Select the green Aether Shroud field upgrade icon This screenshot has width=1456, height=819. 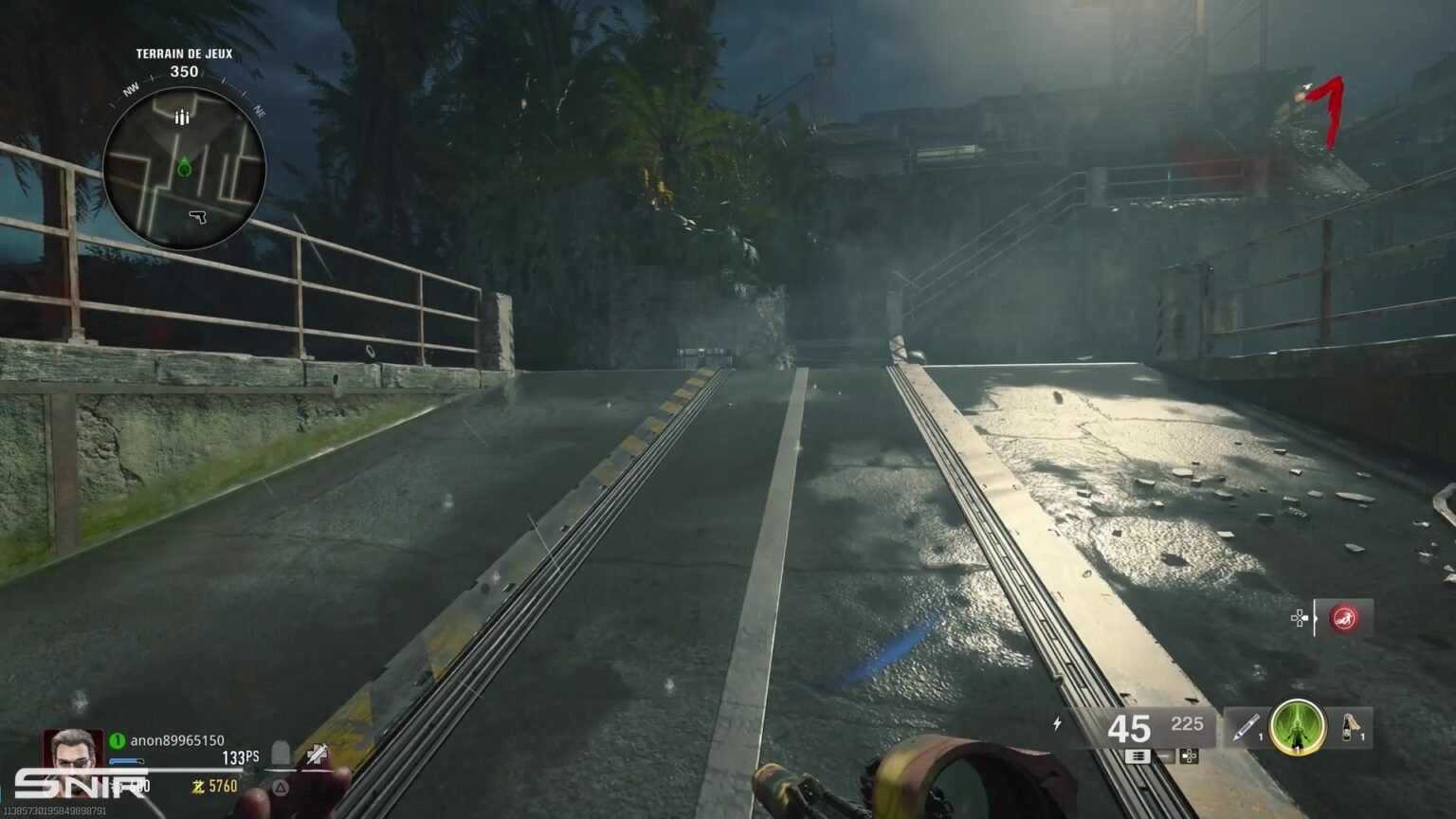pyautogui.click(x=1299, y=729)
